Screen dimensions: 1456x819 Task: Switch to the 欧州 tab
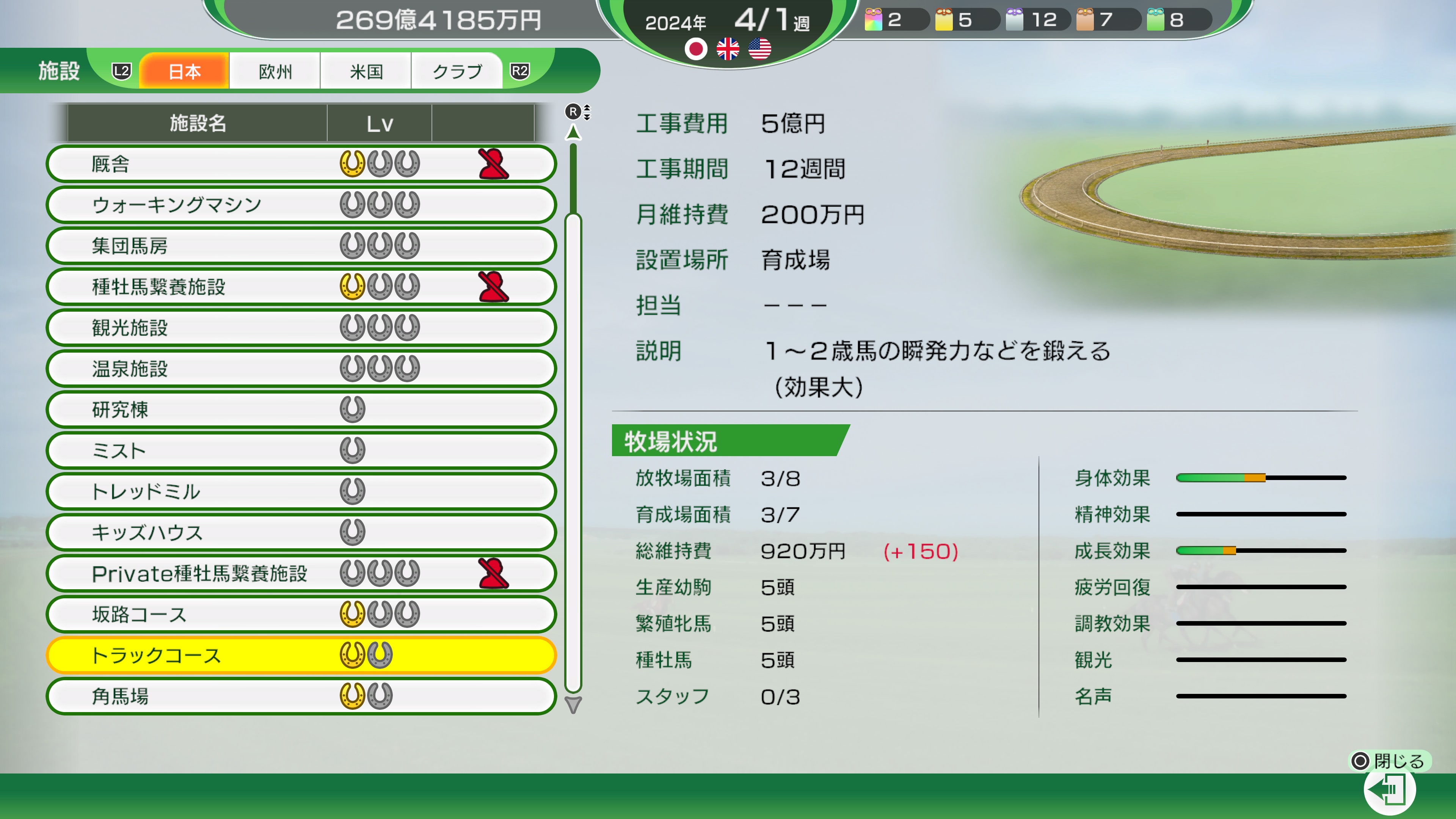pyautogui.click(x=274, y=71)
